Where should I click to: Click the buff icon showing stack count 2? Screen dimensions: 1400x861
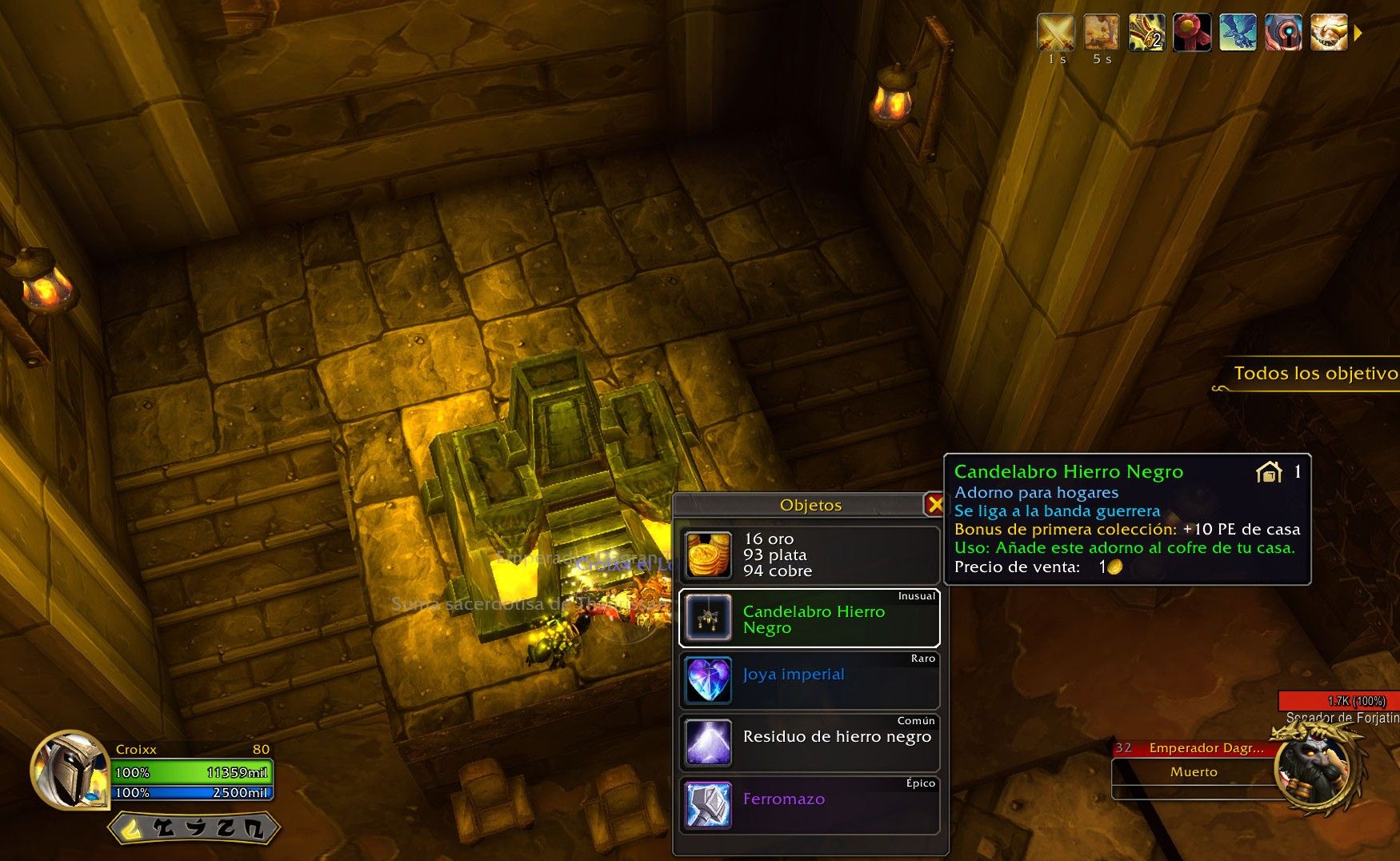[1146, 33]
